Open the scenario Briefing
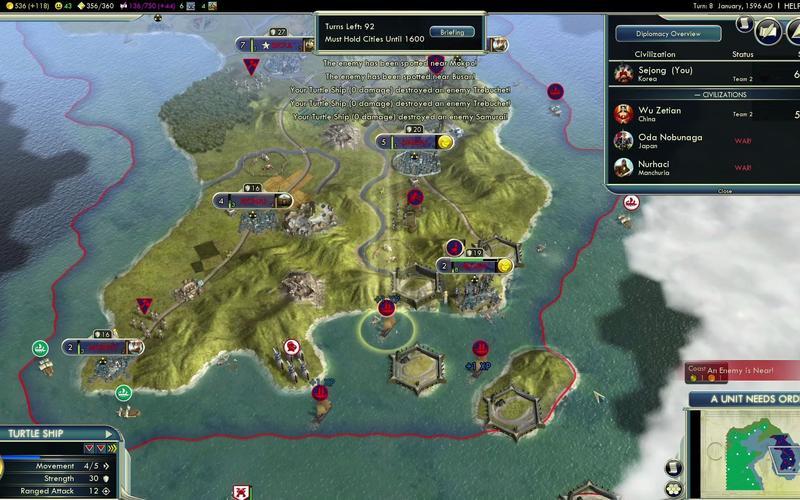 coord(452,32)
